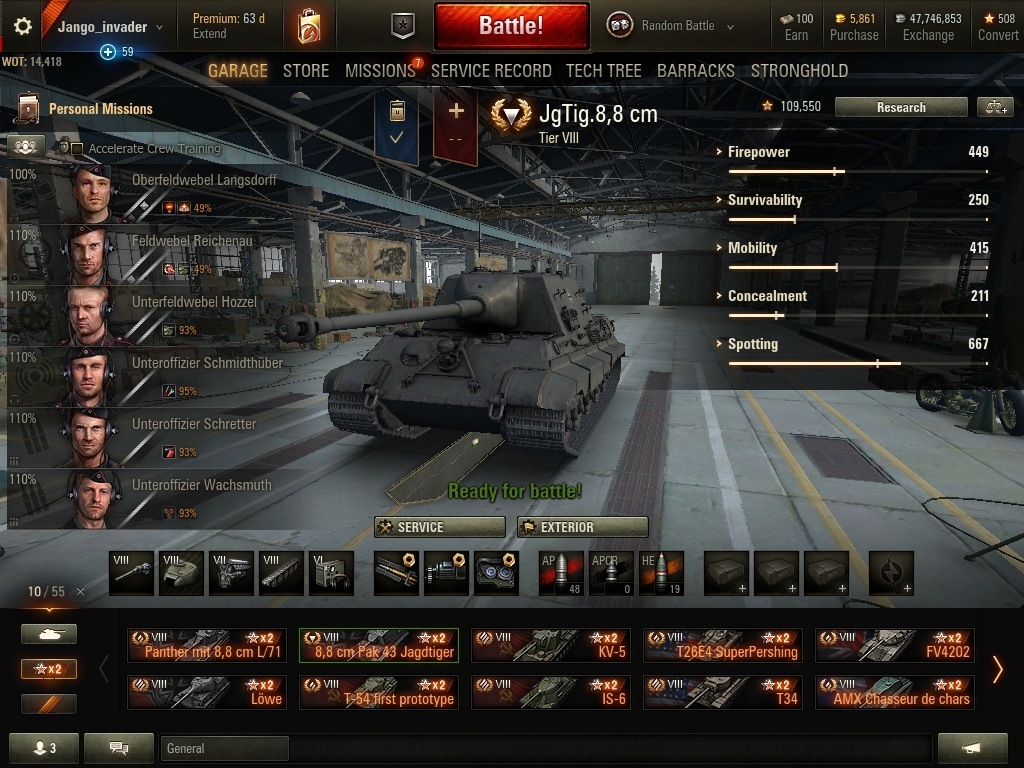Open the Tech Tree tab
The height and width of the screenshot is (768, 1024).
(x=604, y=71)
